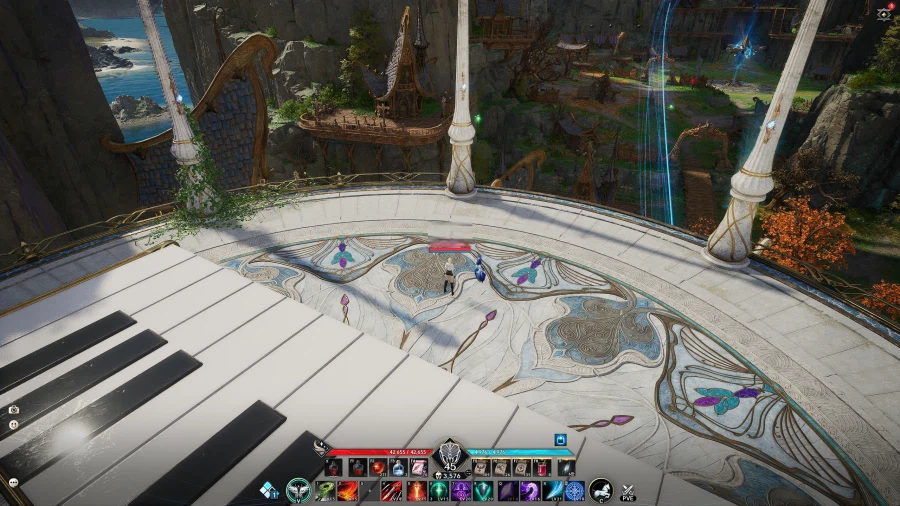Drink the red vial on the right quickbar
This screenshot has width=900, height=506.
[x=541, y=467]
